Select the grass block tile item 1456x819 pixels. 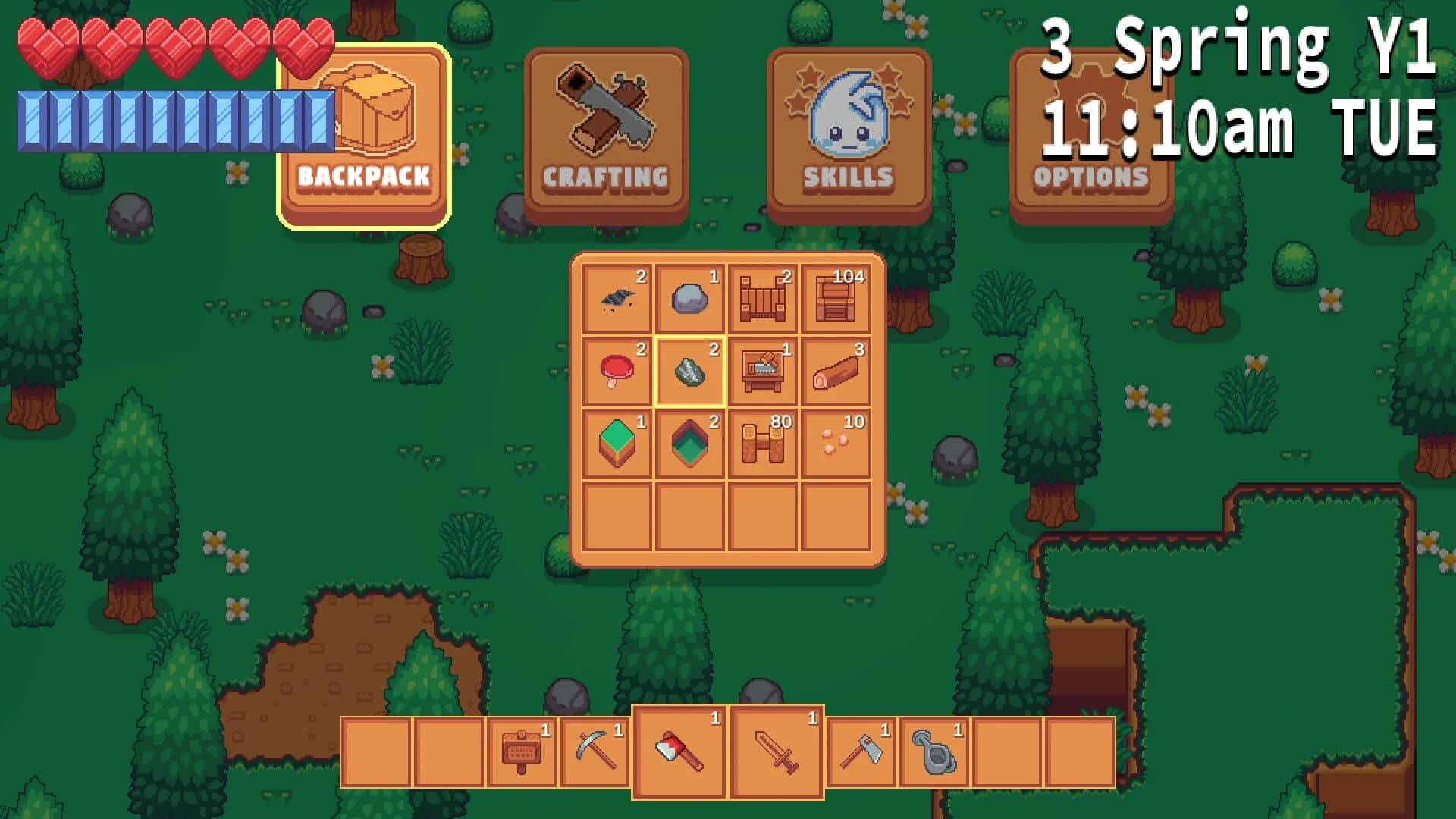pyautogui.click(x=616, y=442)
